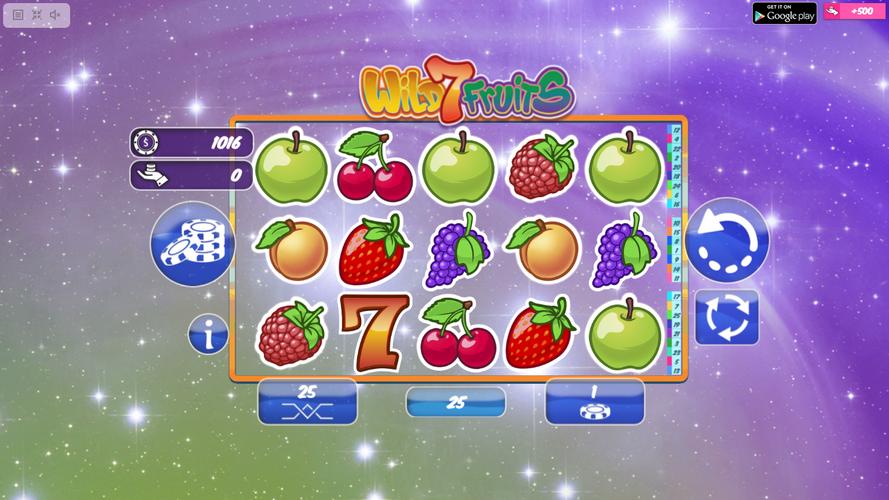Toggle the sound speaker icon
The width and height of the screenshot is (889, 500).
tap(56, 15)
